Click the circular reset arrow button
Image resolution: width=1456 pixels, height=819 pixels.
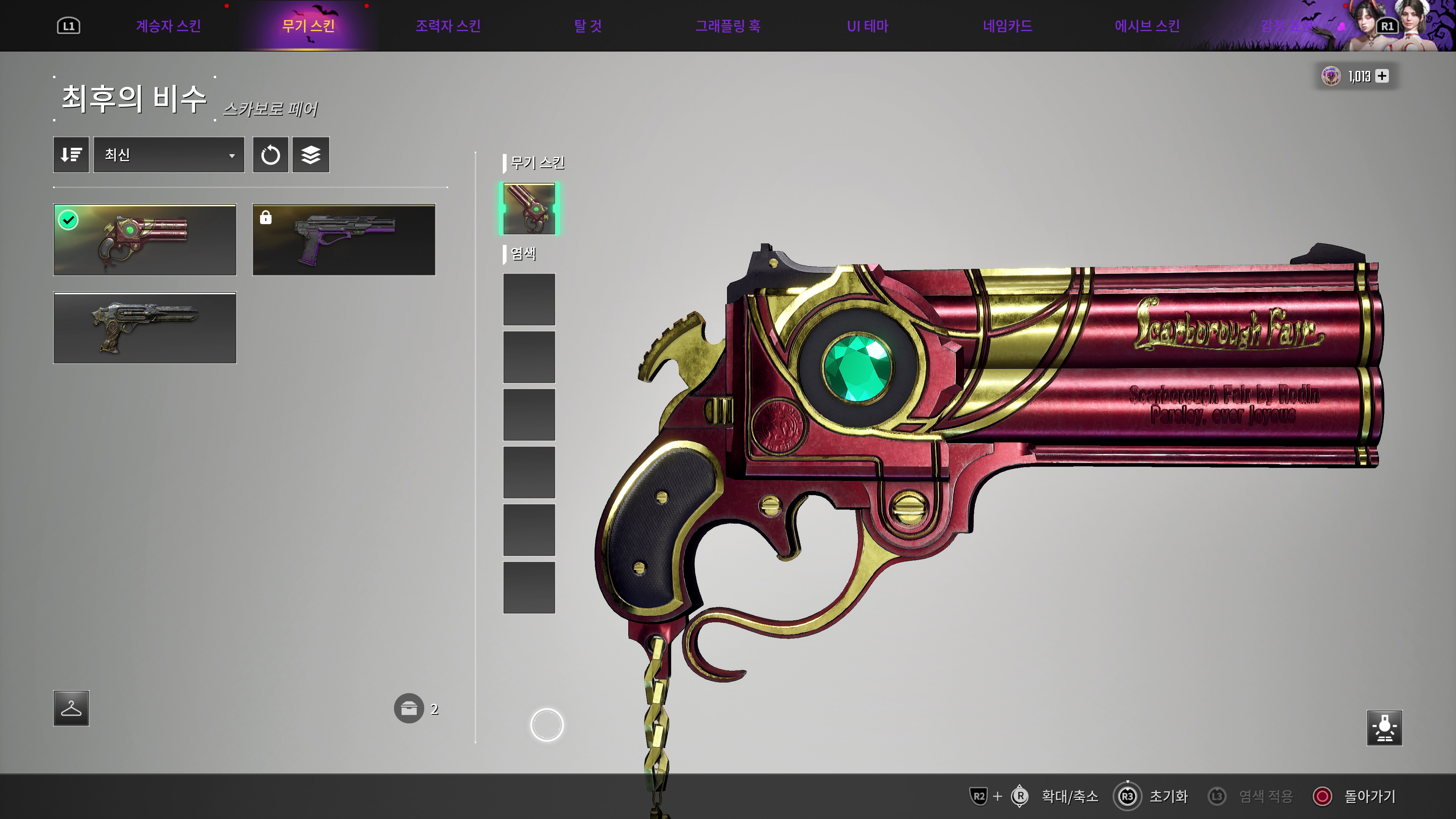point(270,155)
